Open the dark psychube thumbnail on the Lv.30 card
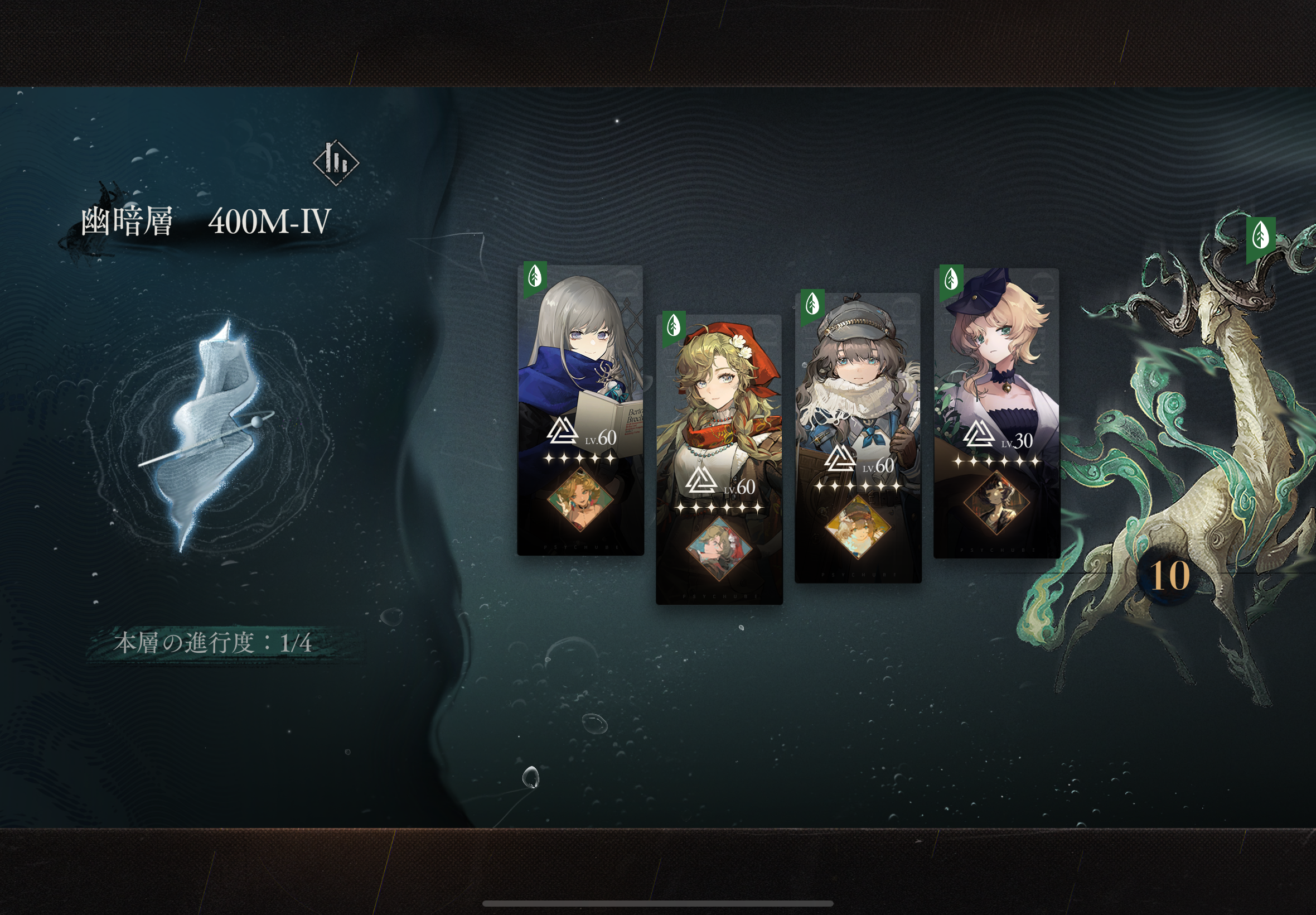Image resolution: width=1316 pixels, height=915 pixels. [x=996, y=503]
